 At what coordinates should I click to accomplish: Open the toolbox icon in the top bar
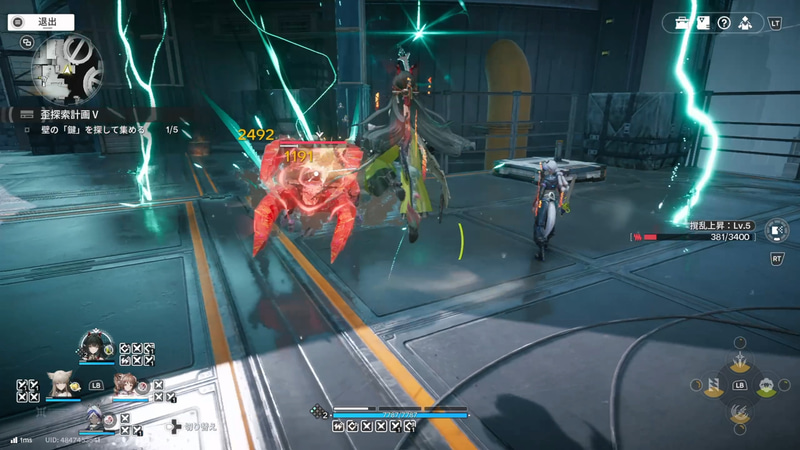coord(682,22)
